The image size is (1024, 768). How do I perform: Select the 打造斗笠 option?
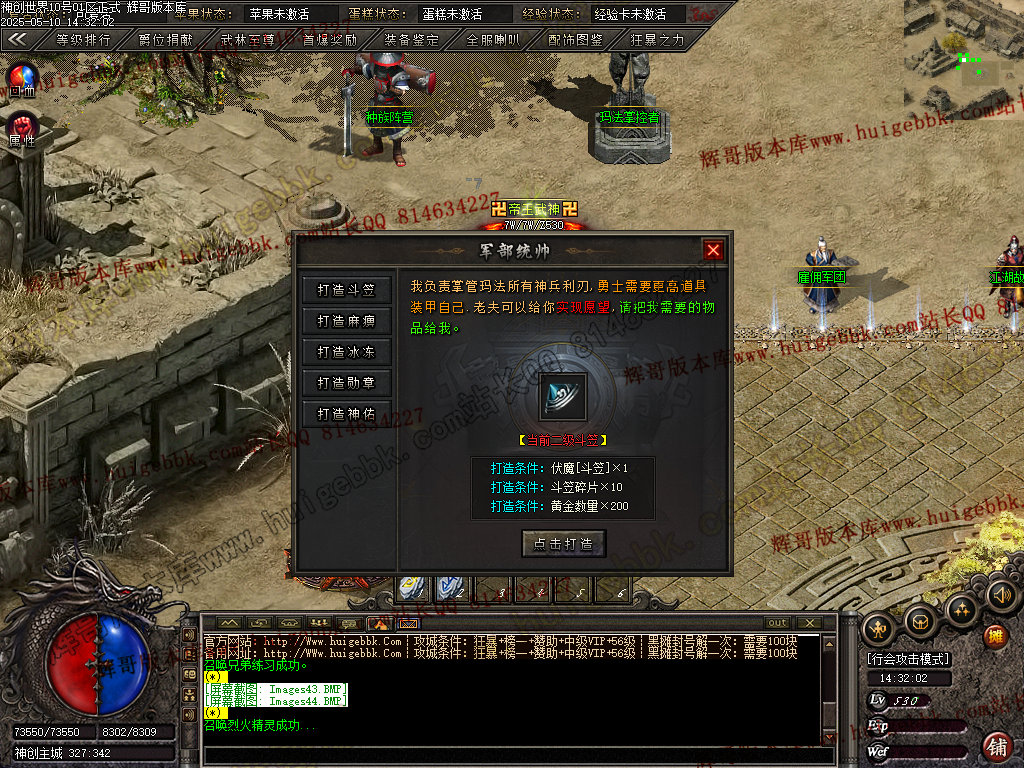(x=346, y=290)
